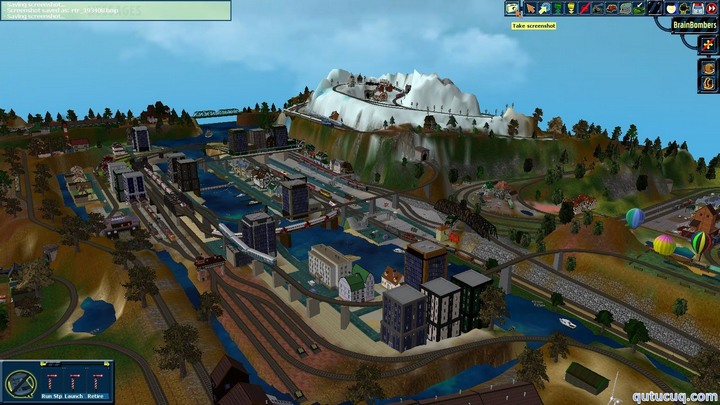Viewport: 720px width, 405px height.
Task: Select the green down-arrow tool
Action: pyautogui.click(x=557, y=8)
